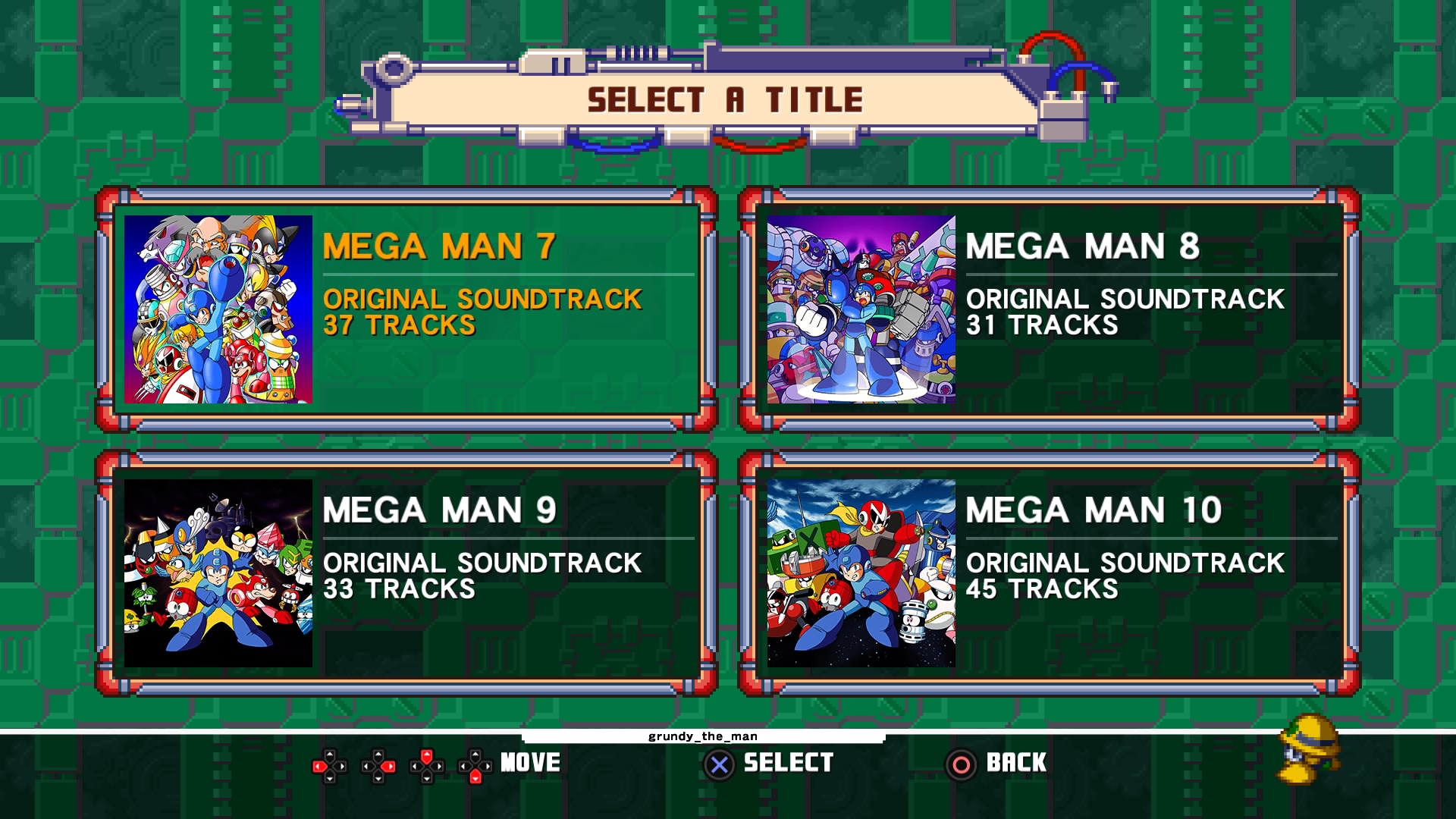Click the SELECT A TITLE banner

[726, 99]
